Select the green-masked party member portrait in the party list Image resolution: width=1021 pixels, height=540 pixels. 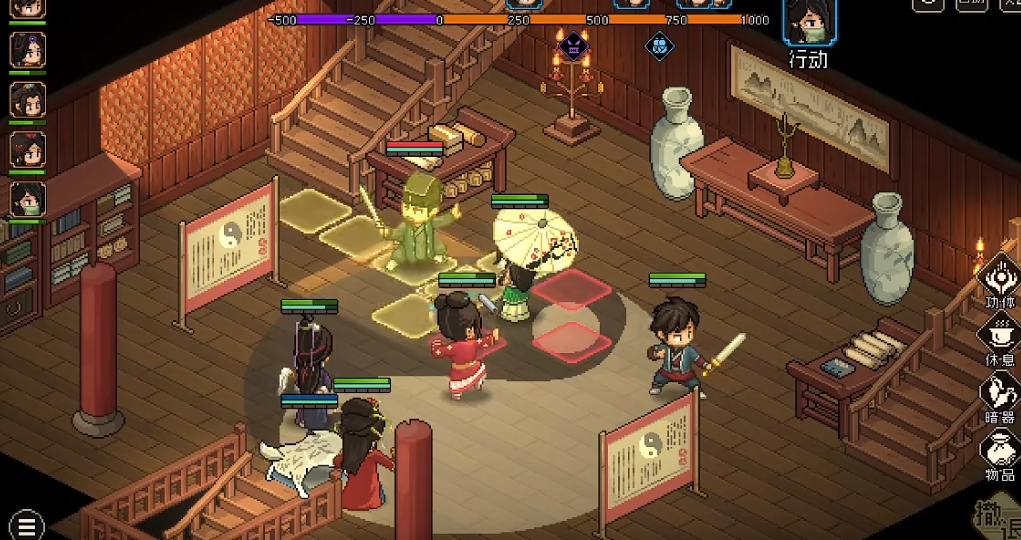click(27, 198)
